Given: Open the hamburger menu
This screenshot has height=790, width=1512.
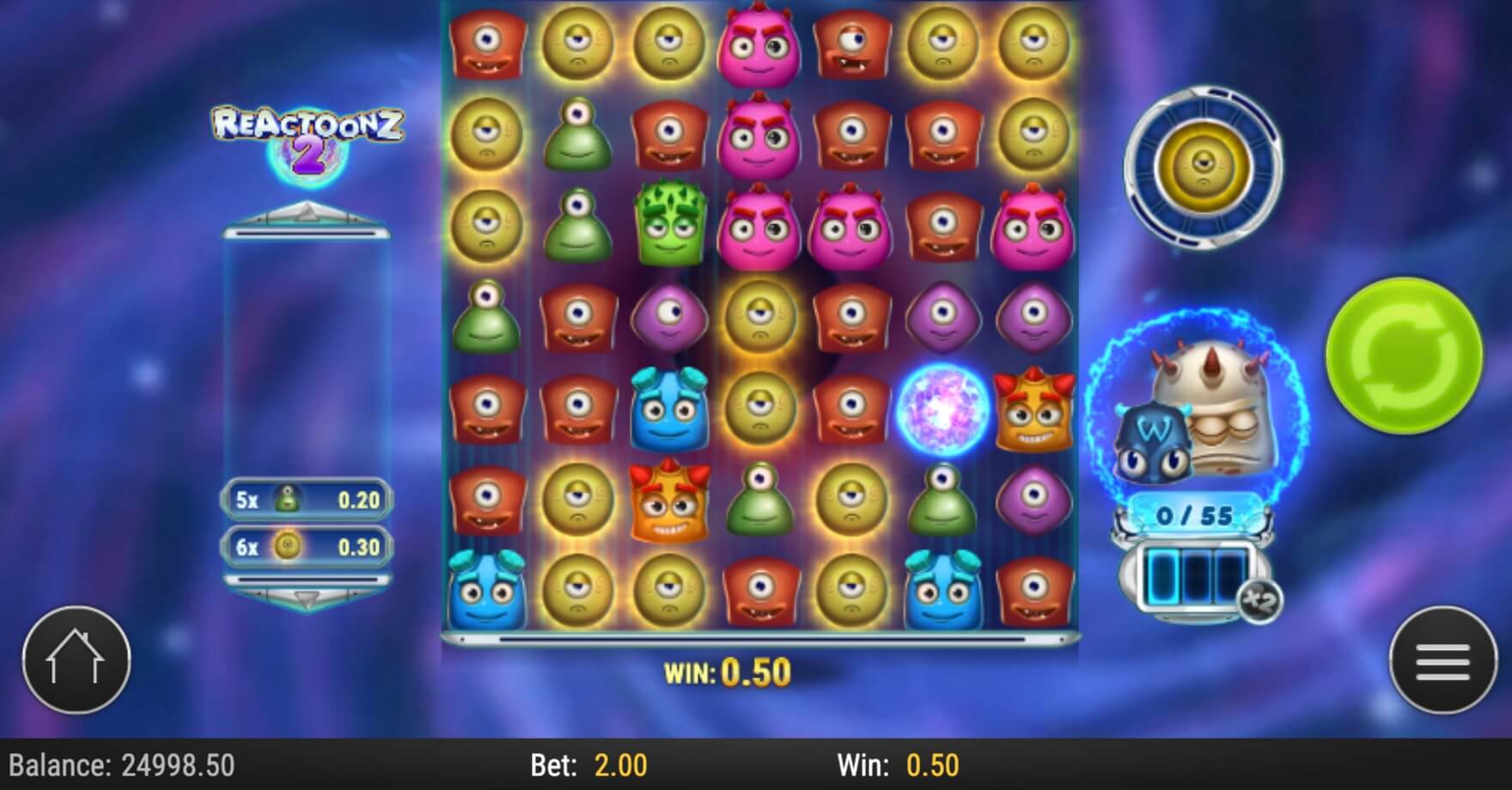Looking at the screenshot, I should point(1442,660).
